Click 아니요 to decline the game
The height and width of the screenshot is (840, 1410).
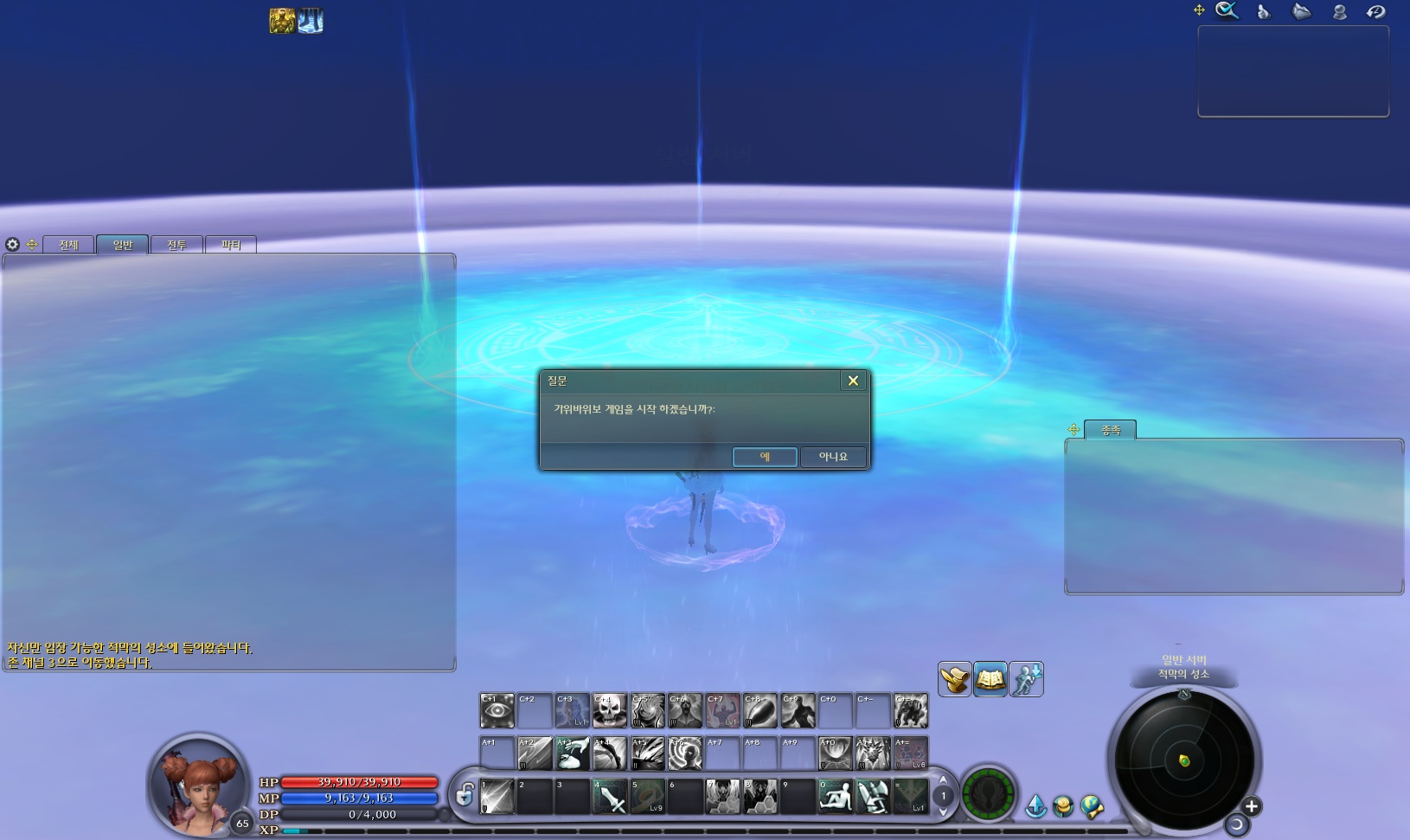click(x=833, y=457)
